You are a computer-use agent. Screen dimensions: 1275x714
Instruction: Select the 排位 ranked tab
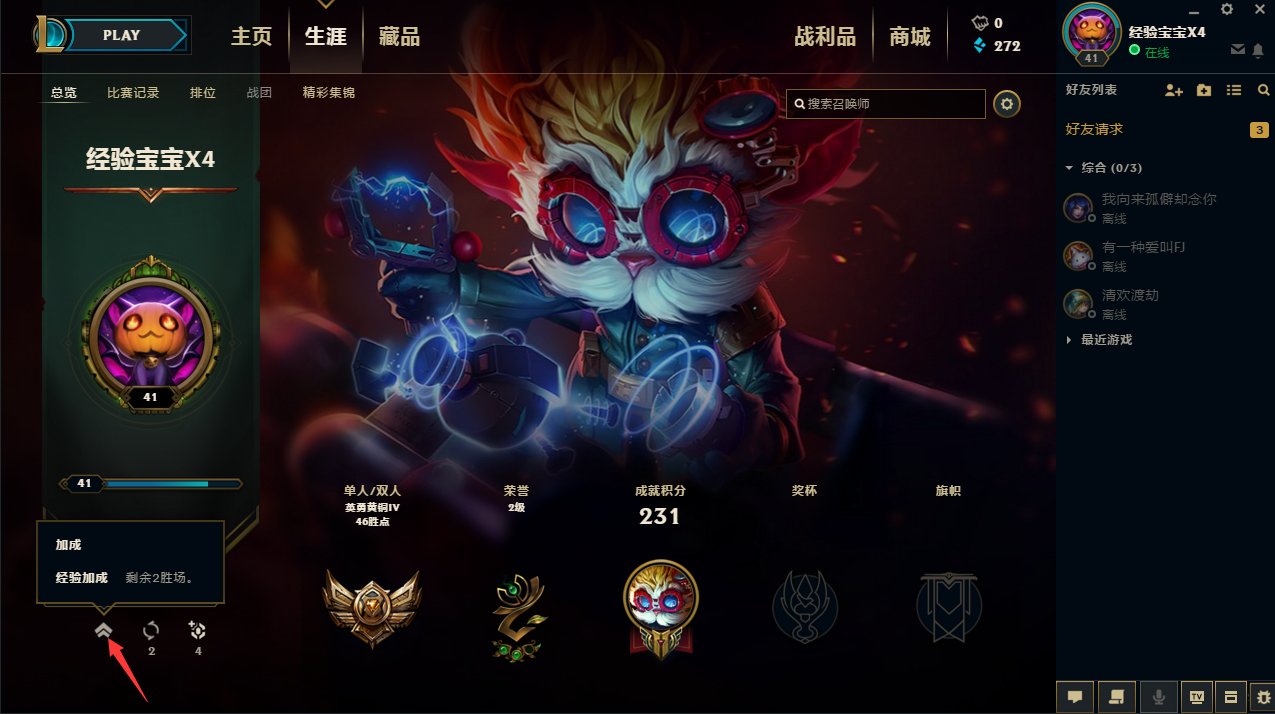[x=203, y=93]
